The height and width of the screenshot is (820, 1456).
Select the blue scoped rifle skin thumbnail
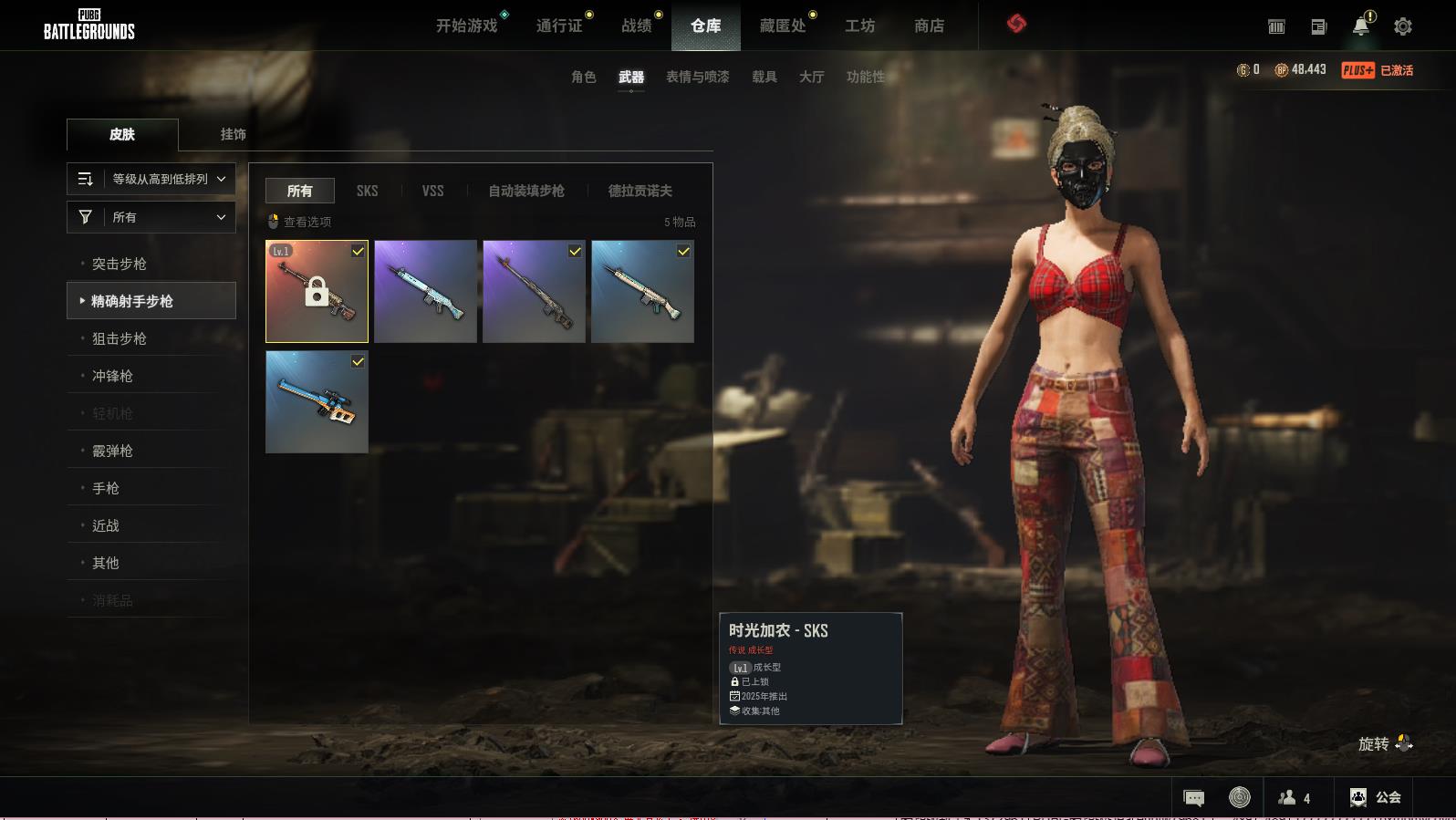click(x=317, y=402)
